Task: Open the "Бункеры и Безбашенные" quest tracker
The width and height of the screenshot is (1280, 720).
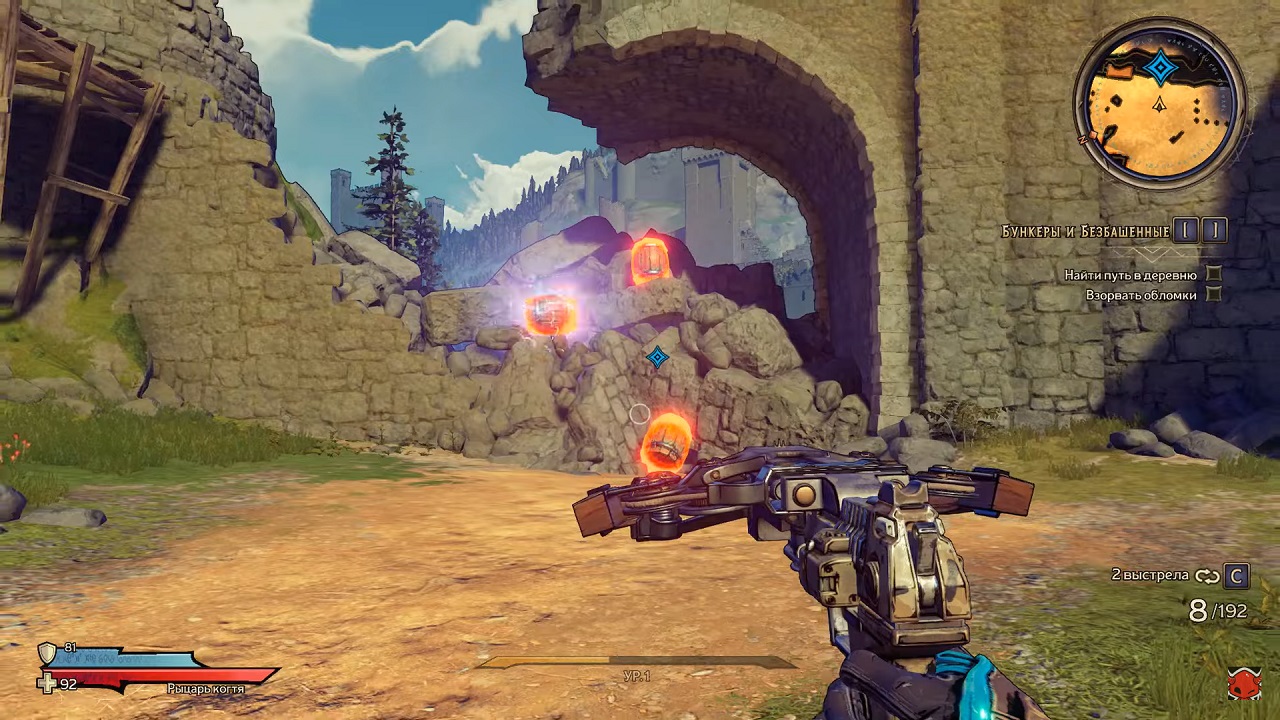Action: pos(1085,231)
